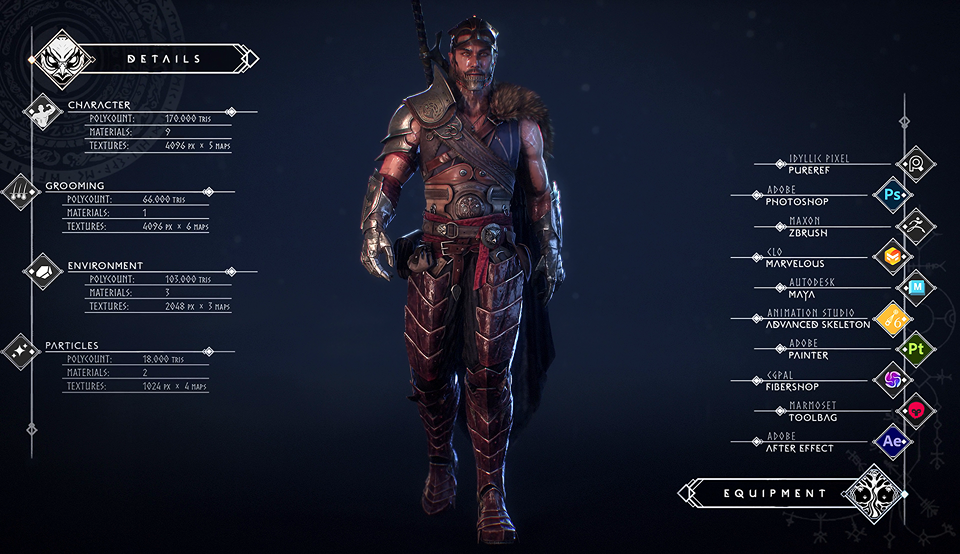960x554 pixels.
Task: Select the Maya software icon
Action: 915,288
